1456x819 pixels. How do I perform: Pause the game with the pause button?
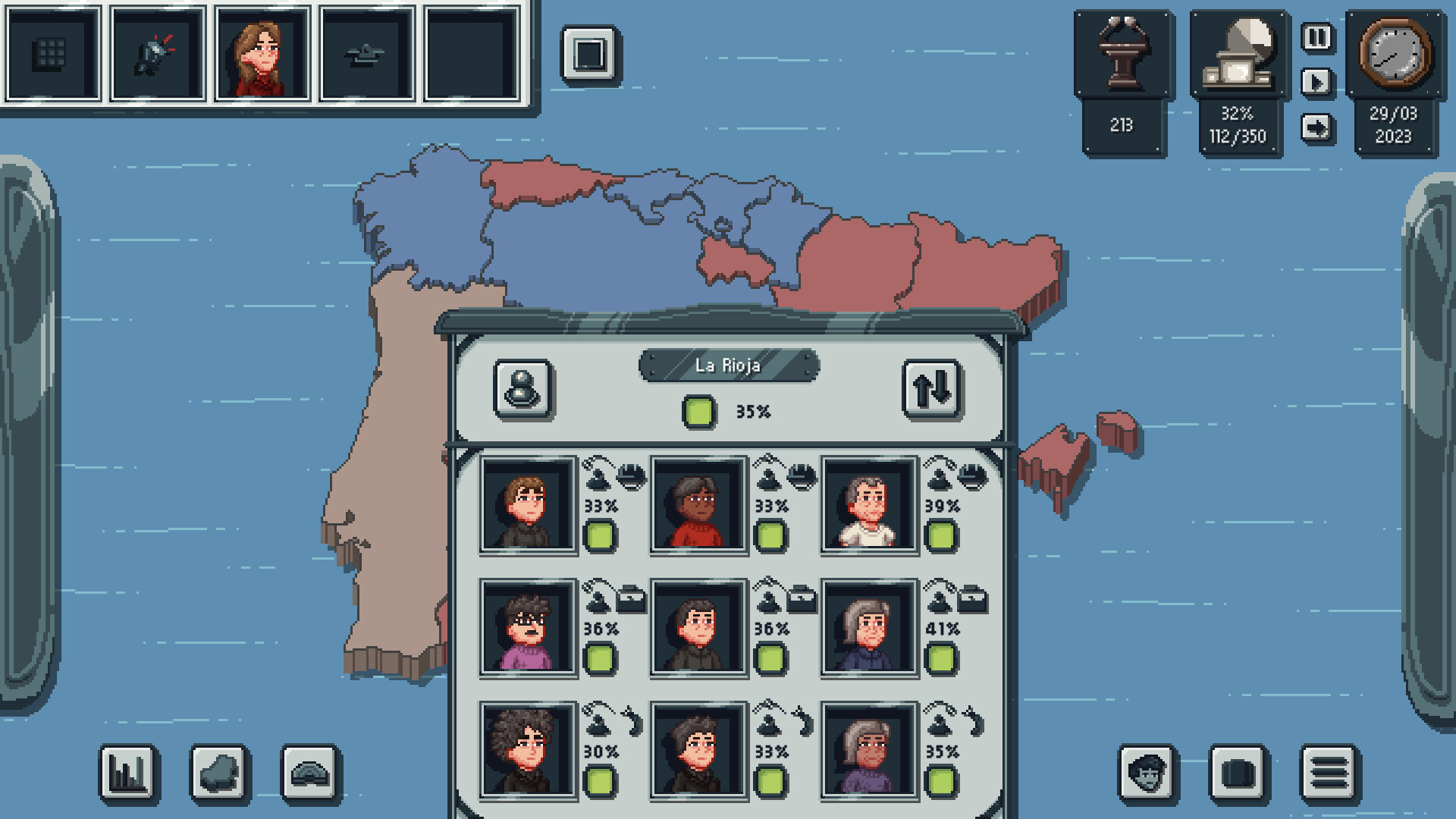click(x=1317, y=36)
